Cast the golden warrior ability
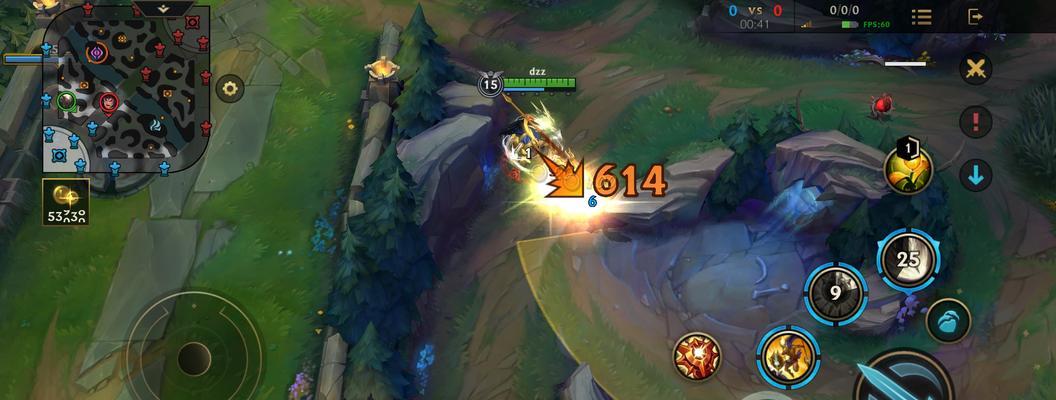This screenshot has width=1056, height=400. (786, 355)
